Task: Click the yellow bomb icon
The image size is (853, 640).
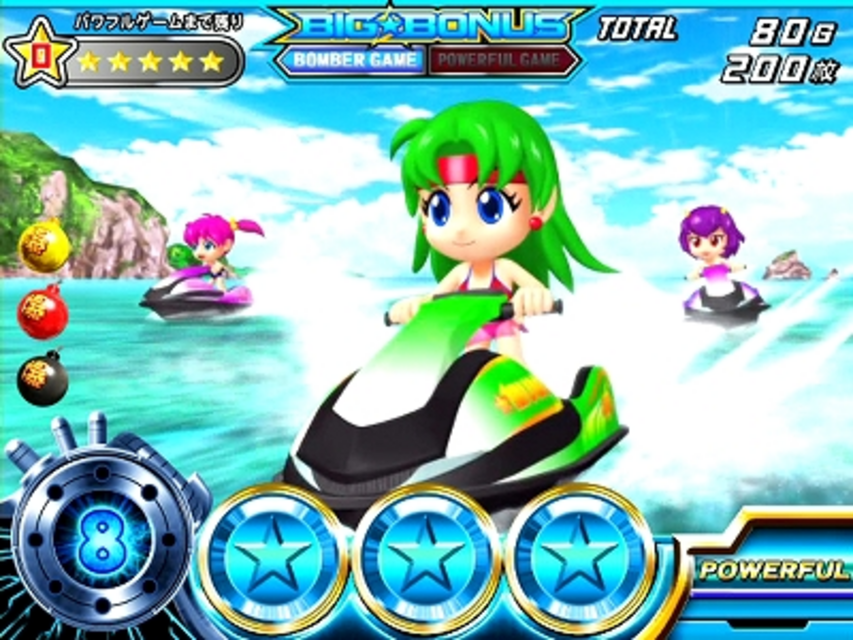Action: (x=44, y=246)
